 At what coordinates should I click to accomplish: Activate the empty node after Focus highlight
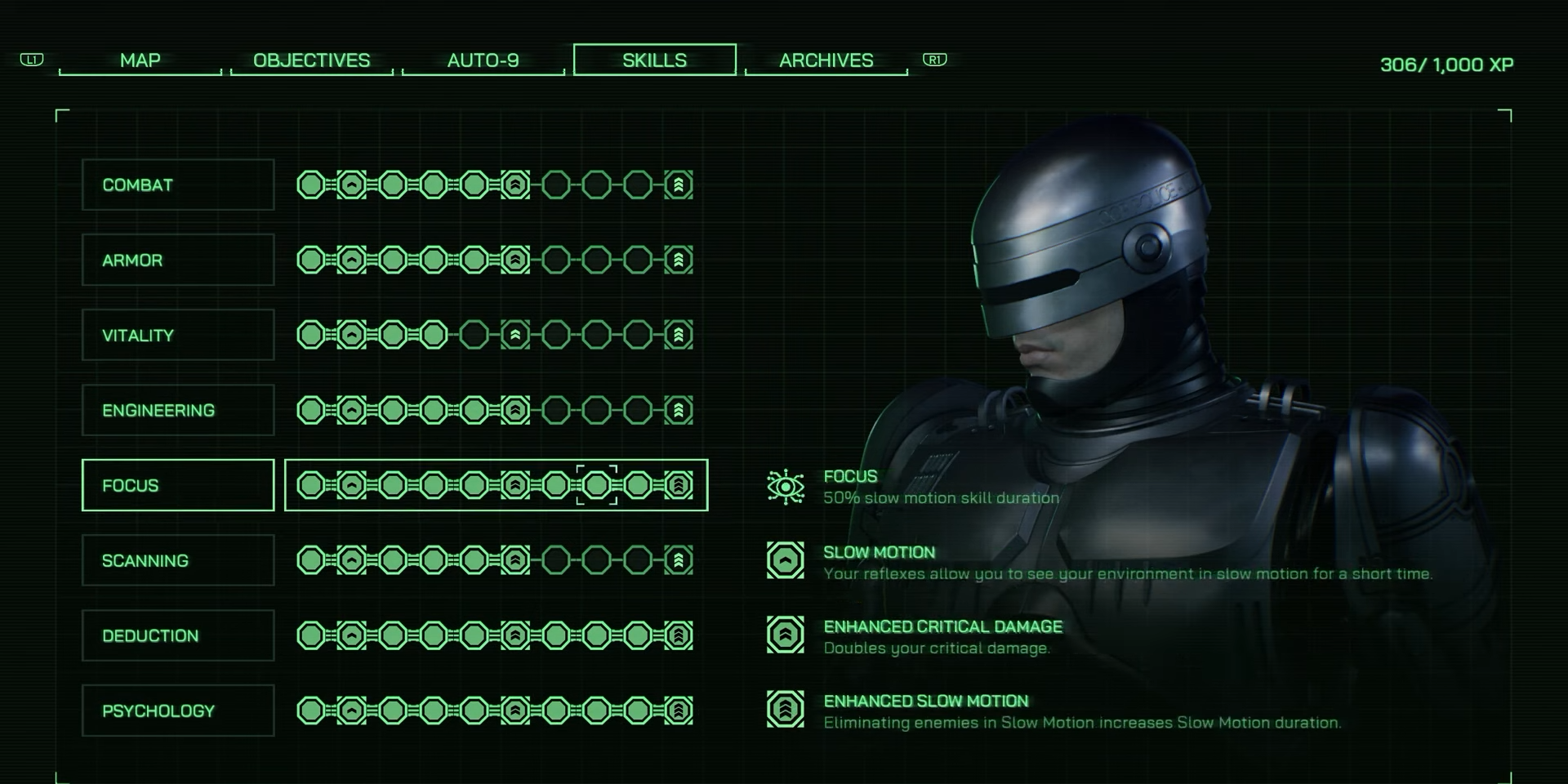[x=638, y=485]
